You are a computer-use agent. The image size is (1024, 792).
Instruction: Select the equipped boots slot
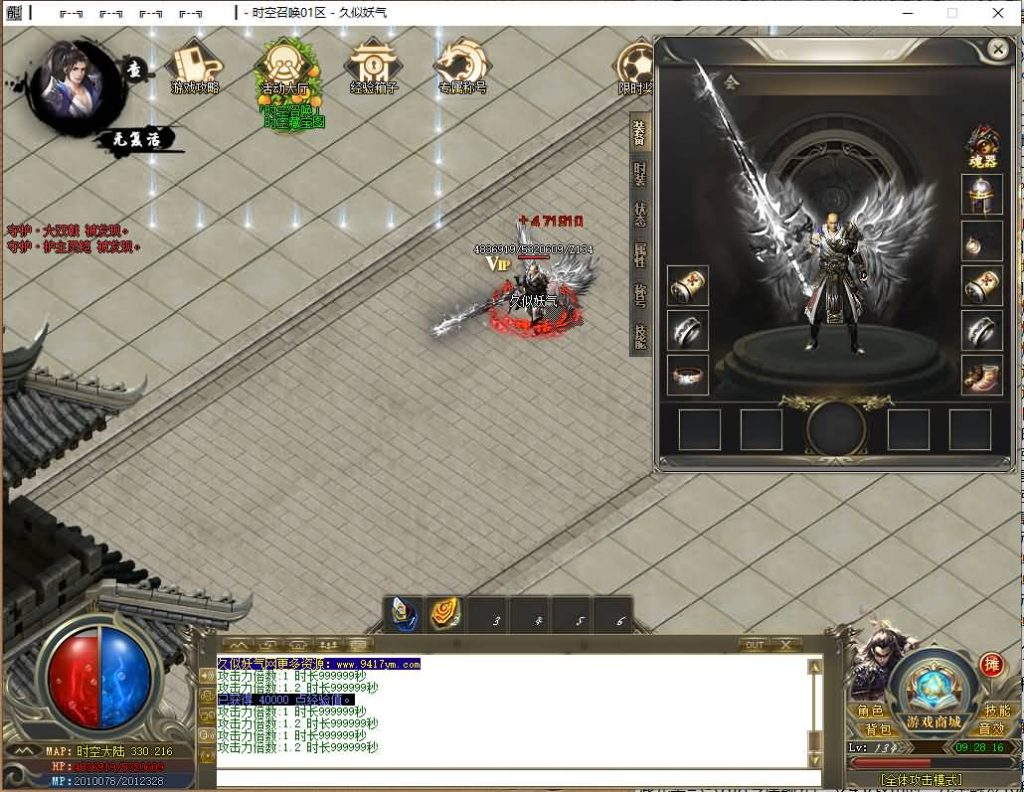pyautogui.click(x=982, y=375)
